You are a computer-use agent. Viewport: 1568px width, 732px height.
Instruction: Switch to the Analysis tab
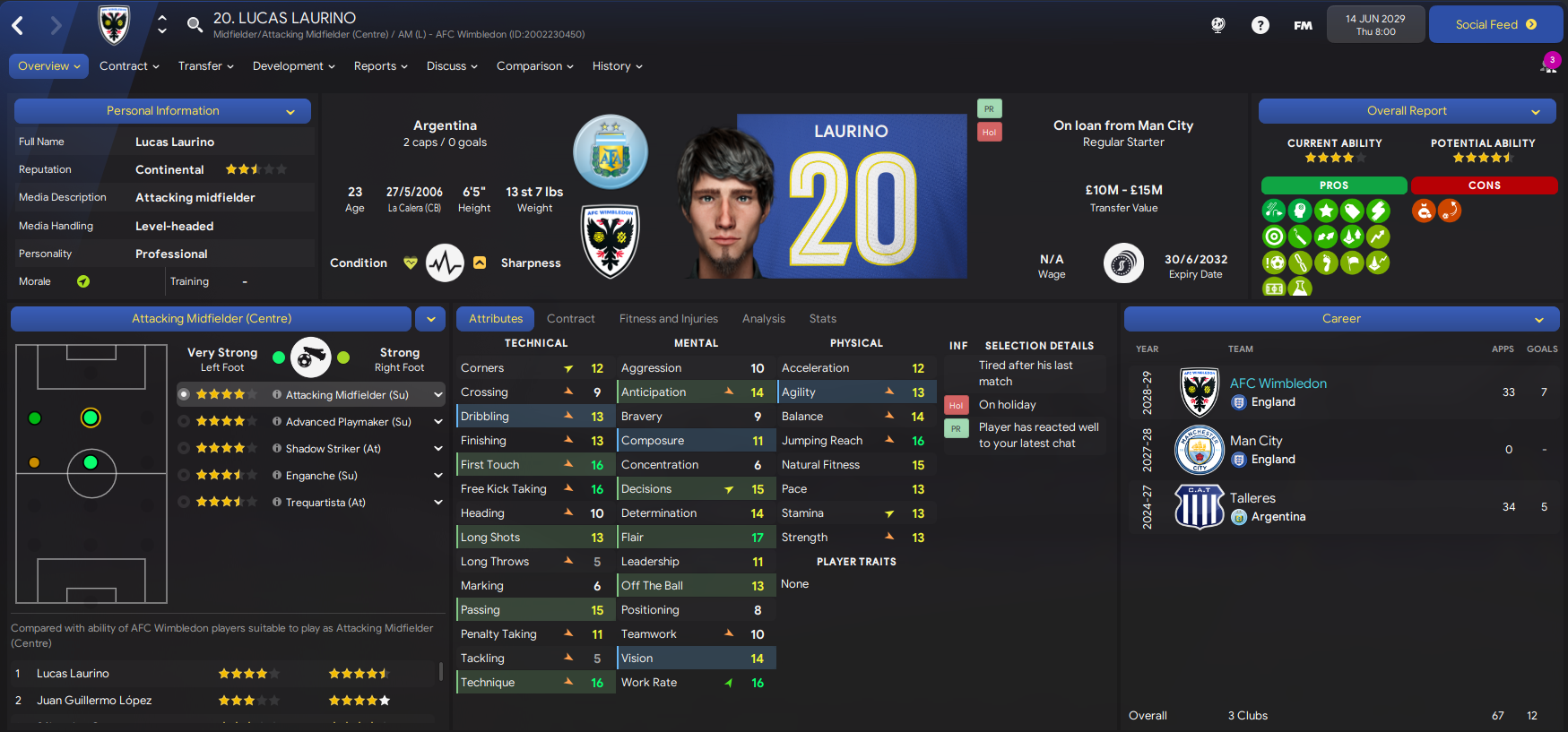coord(763,319)
